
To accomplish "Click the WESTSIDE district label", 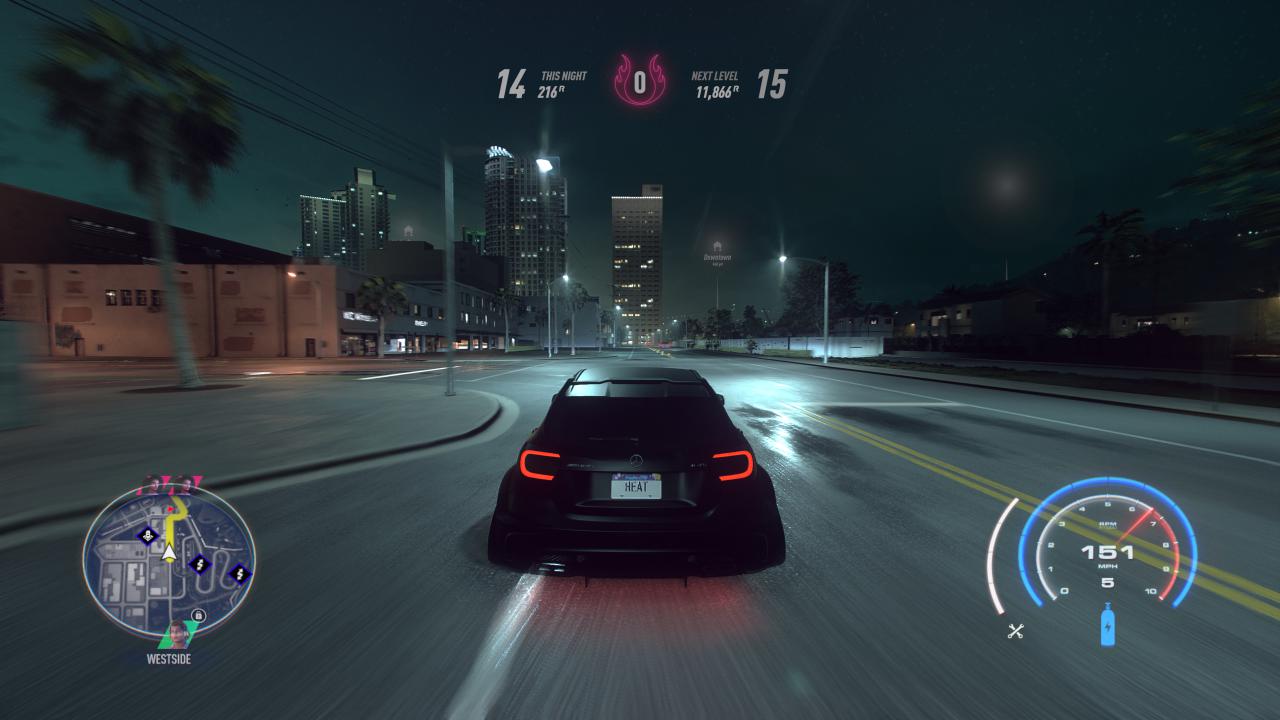I will tap(170, 659).
